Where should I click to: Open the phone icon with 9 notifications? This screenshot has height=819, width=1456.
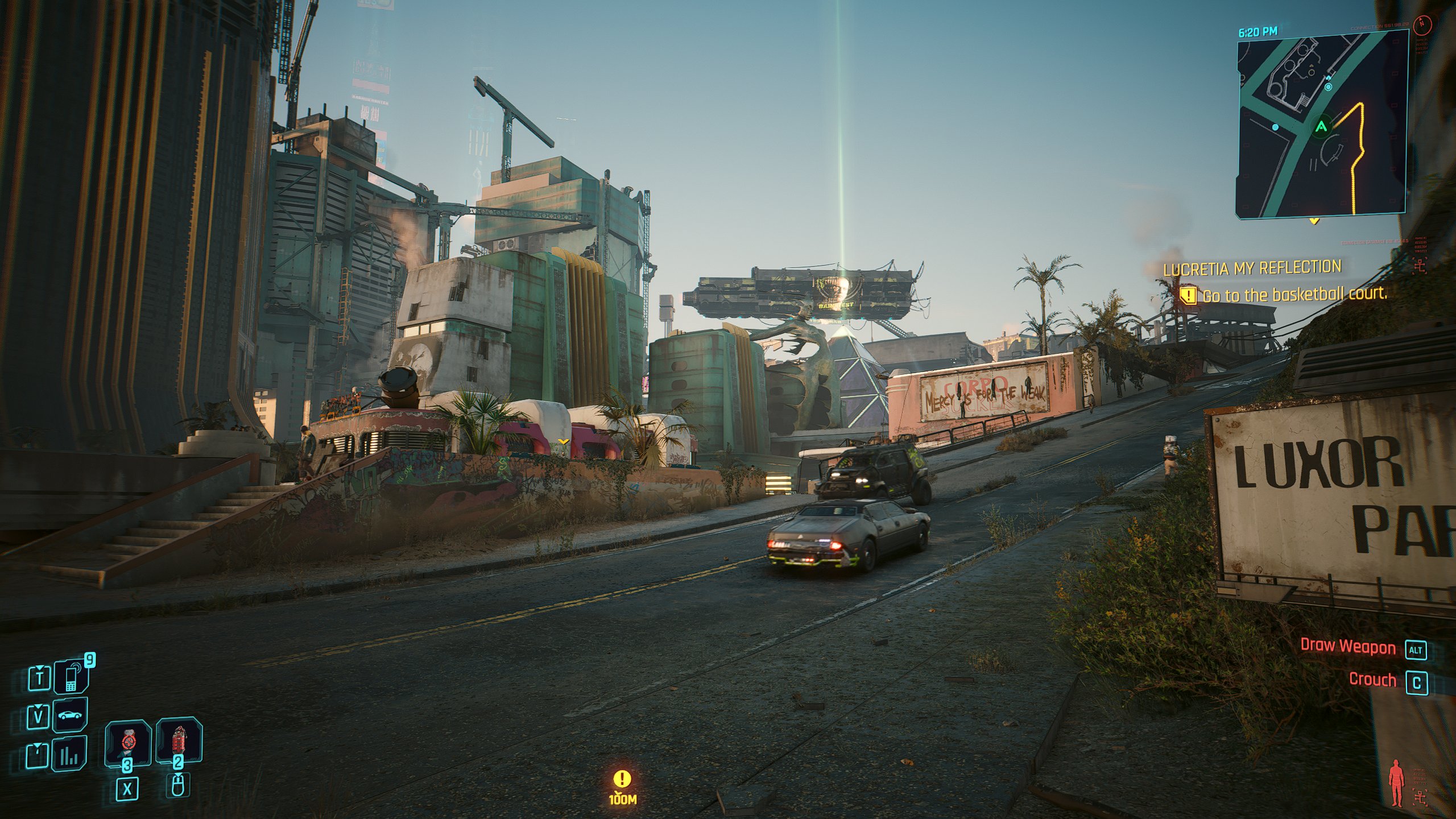(71, 677)
